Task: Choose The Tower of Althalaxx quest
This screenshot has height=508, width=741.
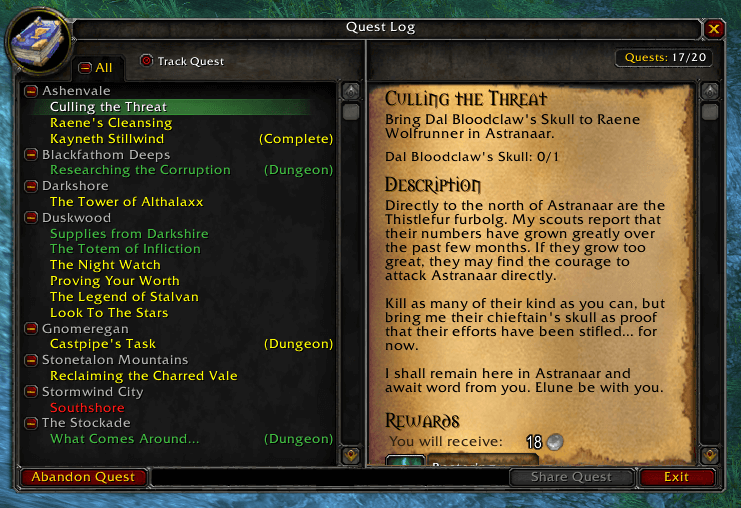Action: click(x=126, y=202)
